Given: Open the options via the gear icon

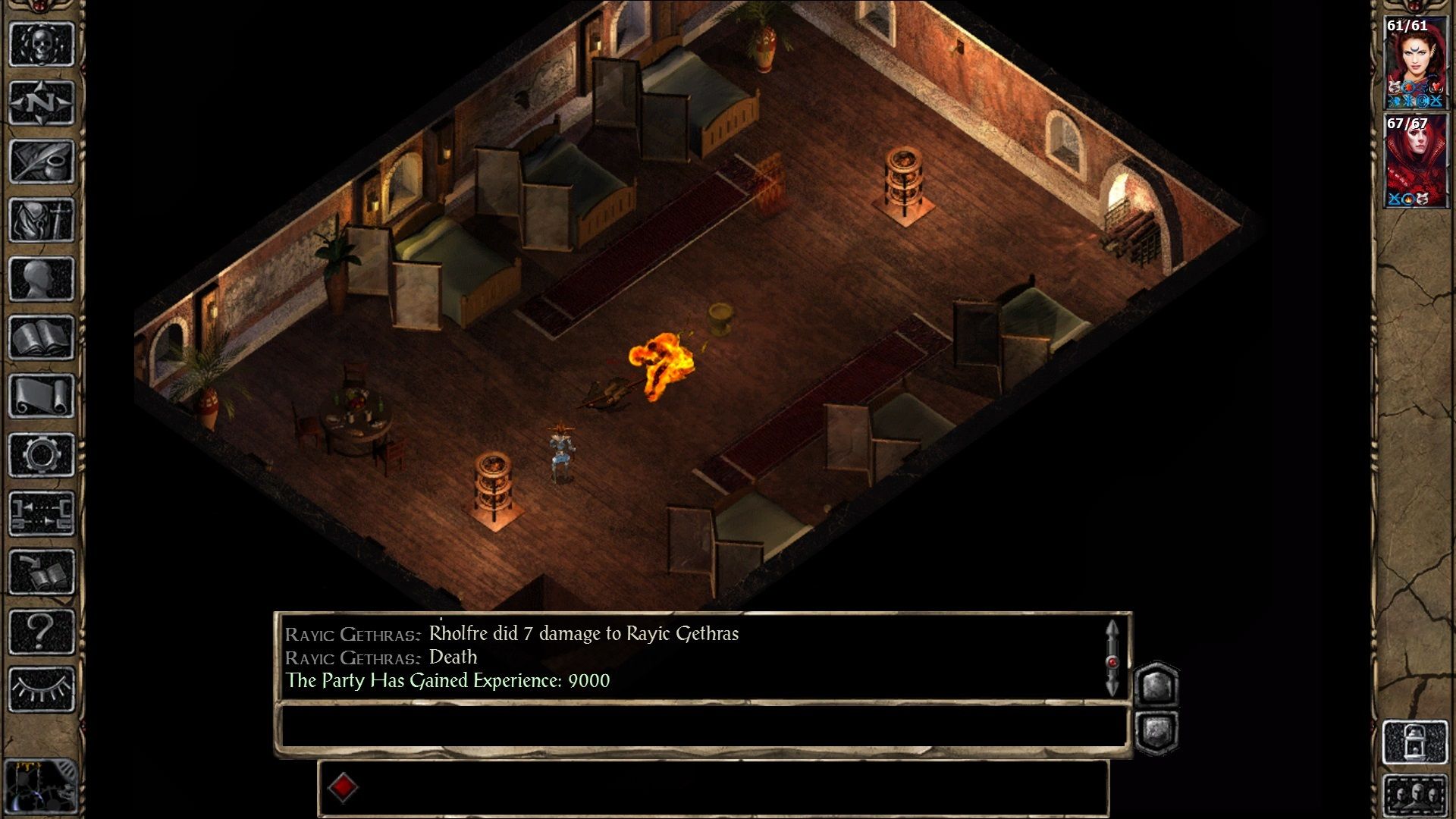Looking at the screenshot, I should [x=42, y=455].
